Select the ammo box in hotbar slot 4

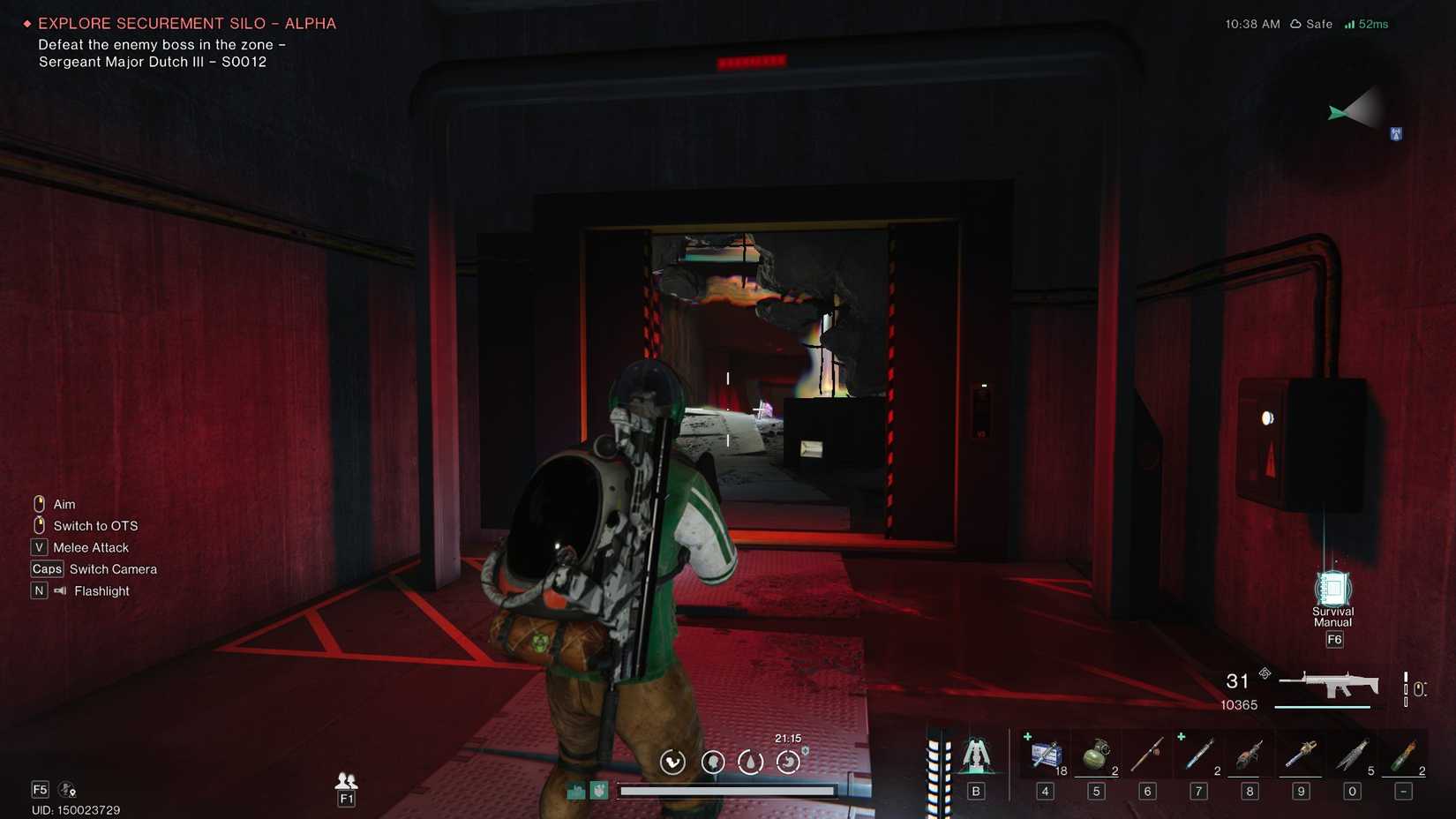point(1045,755)
